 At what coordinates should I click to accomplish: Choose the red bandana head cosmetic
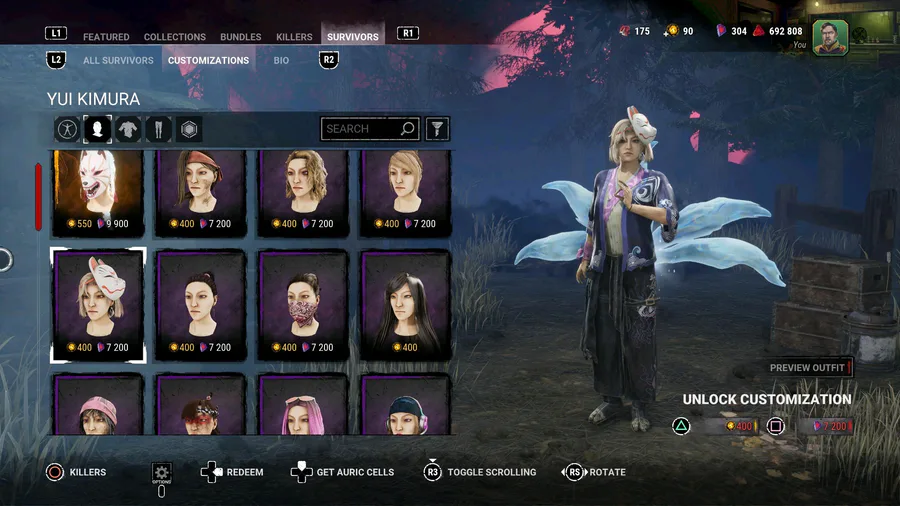tap(200, 190)
